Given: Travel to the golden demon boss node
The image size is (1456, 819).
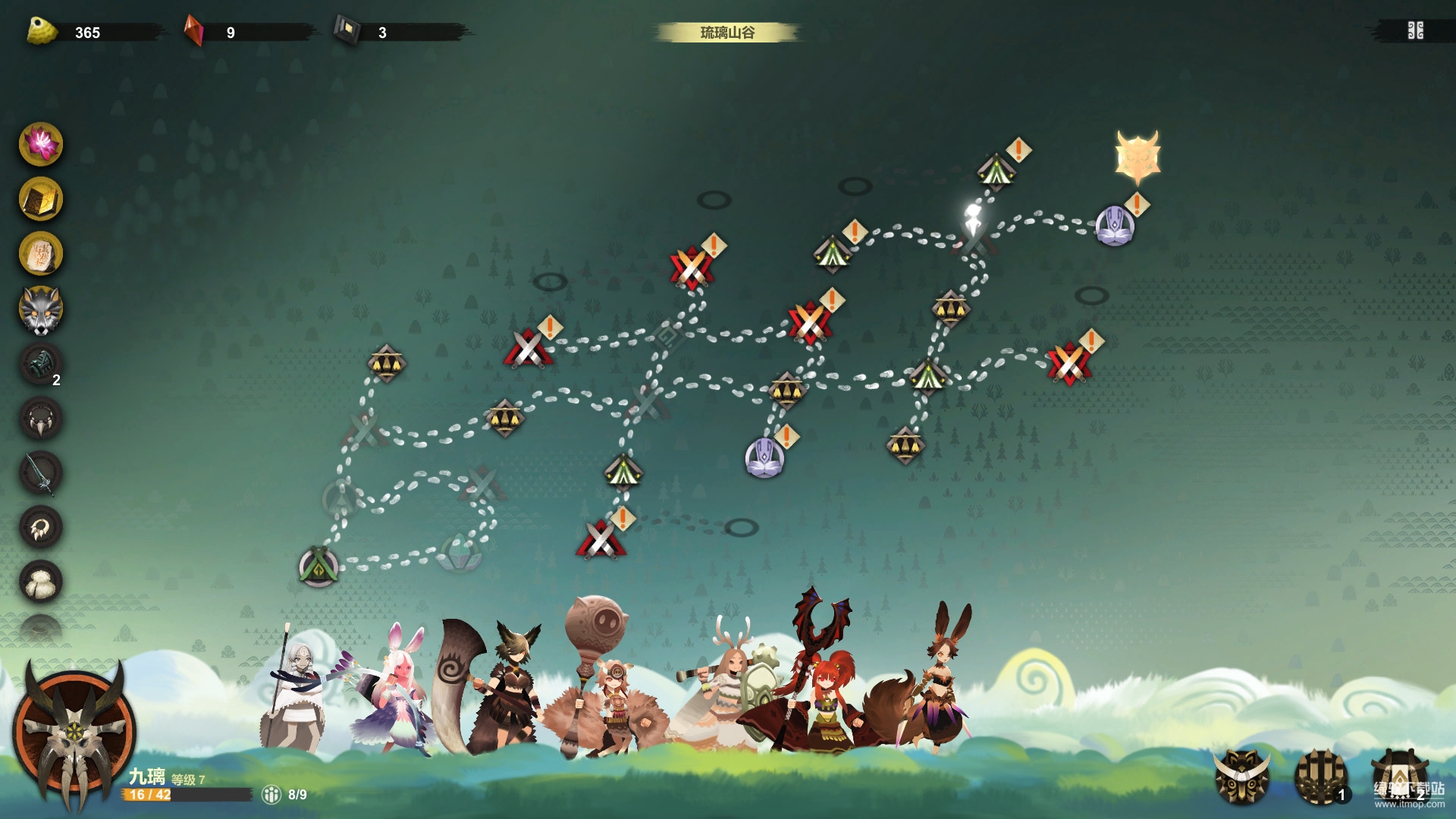Looking at the screenshot, I should 1137,158.
